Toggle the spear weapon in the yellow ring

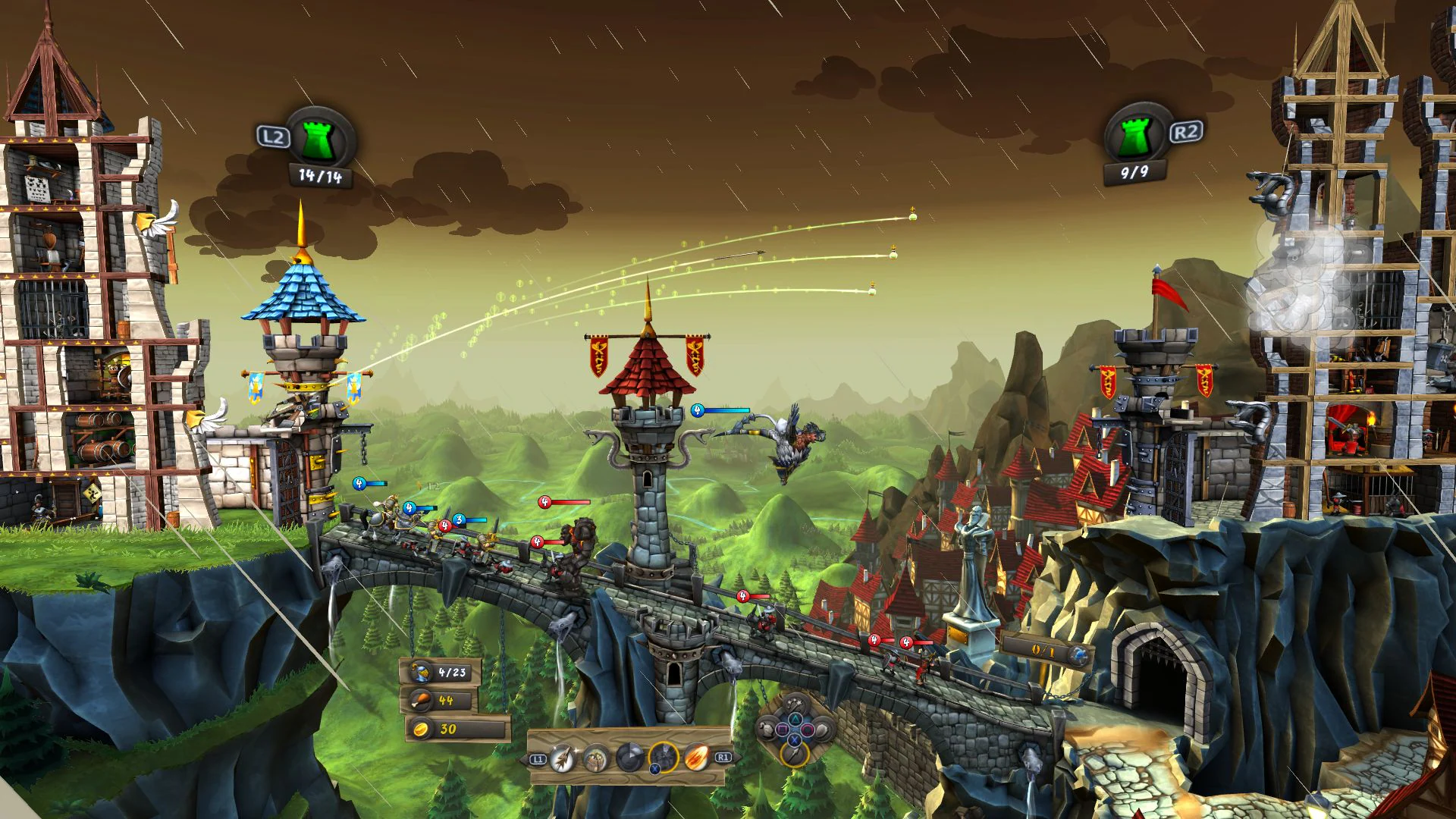point(795,755)
